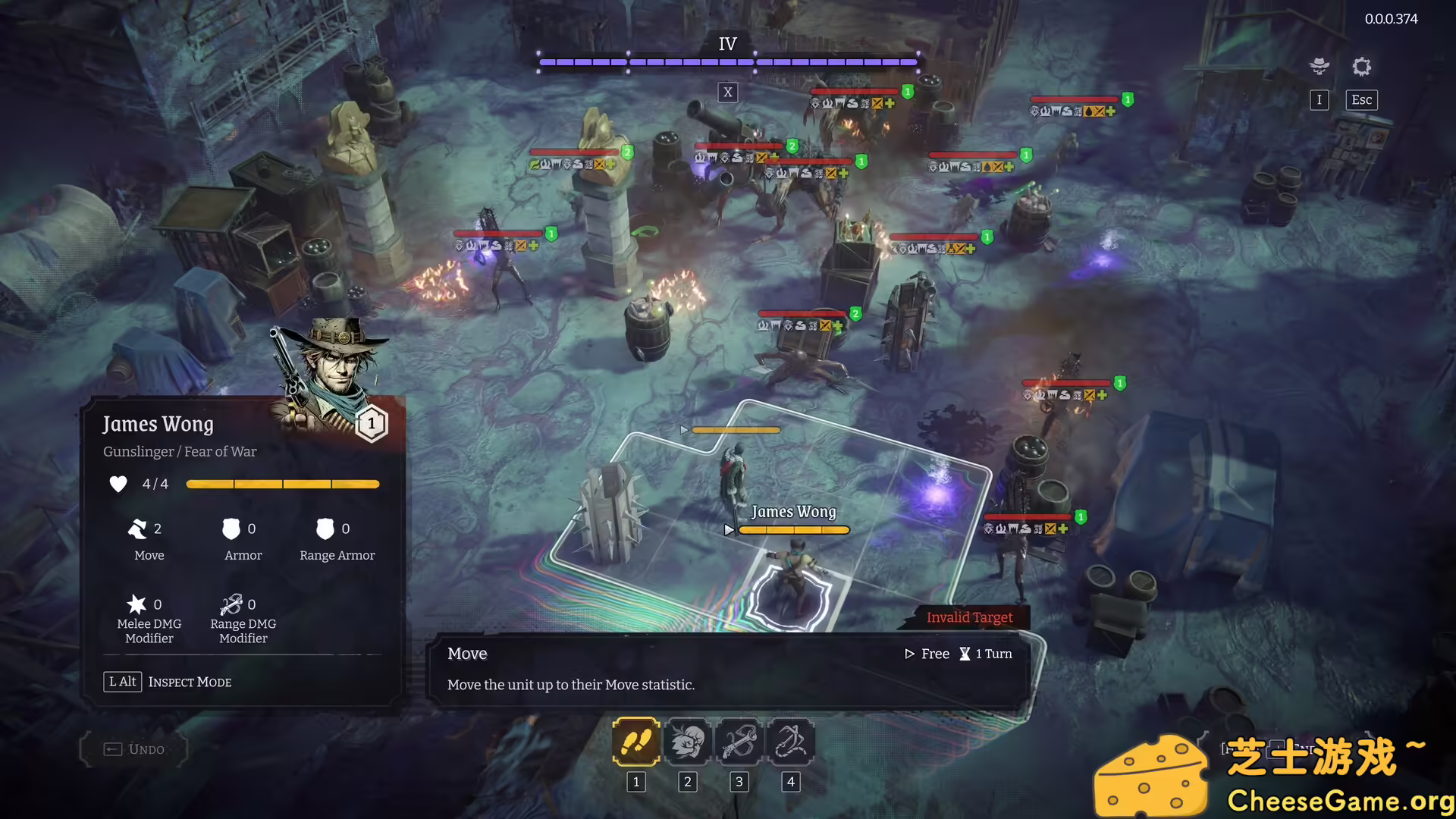
Task: Click the Range Armor shield icon
Action: point(325,529)
